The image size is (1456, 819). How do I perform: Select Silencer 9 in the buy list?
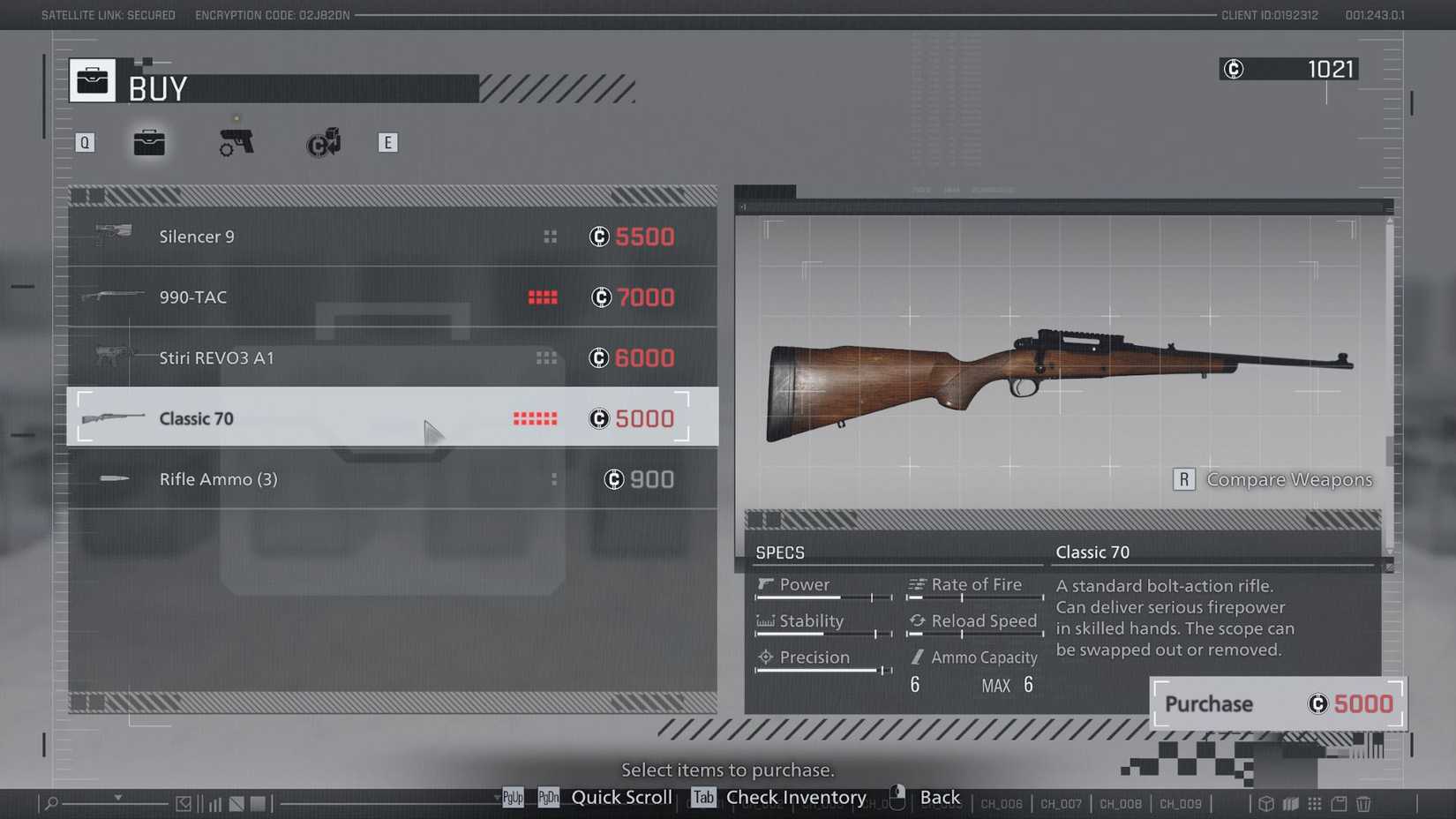pyautogui.click(x=353, y=237)
